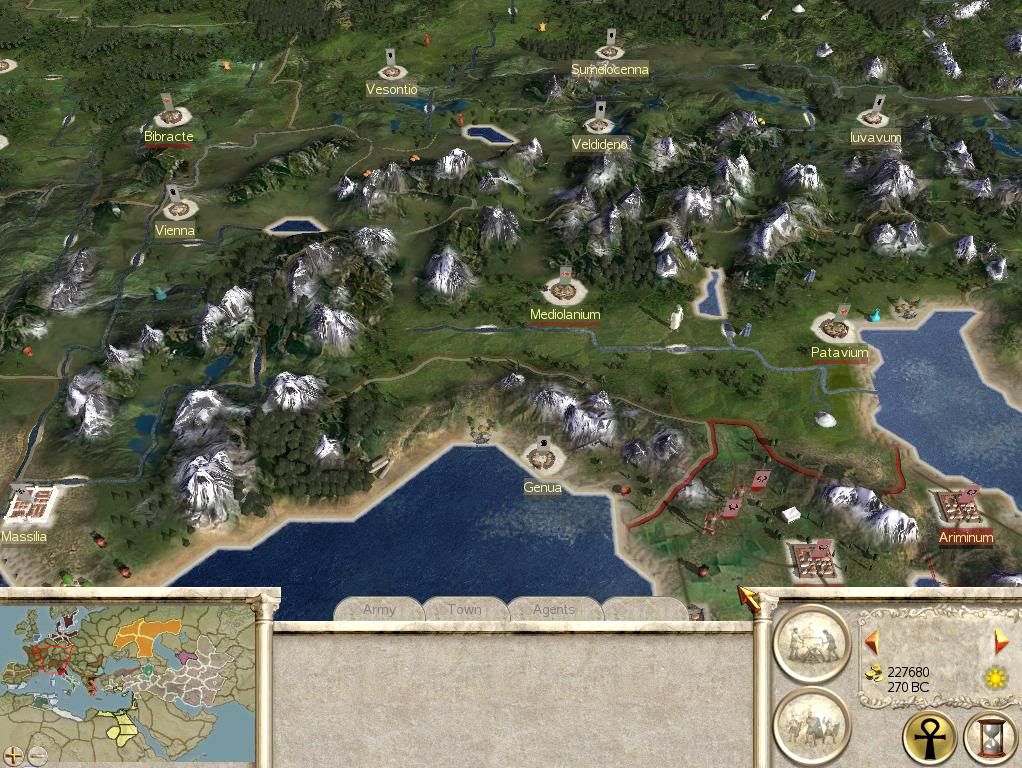Choose the Ariminum settlement label
Viewport: 1022px width, 768px height.
point(966,538)
